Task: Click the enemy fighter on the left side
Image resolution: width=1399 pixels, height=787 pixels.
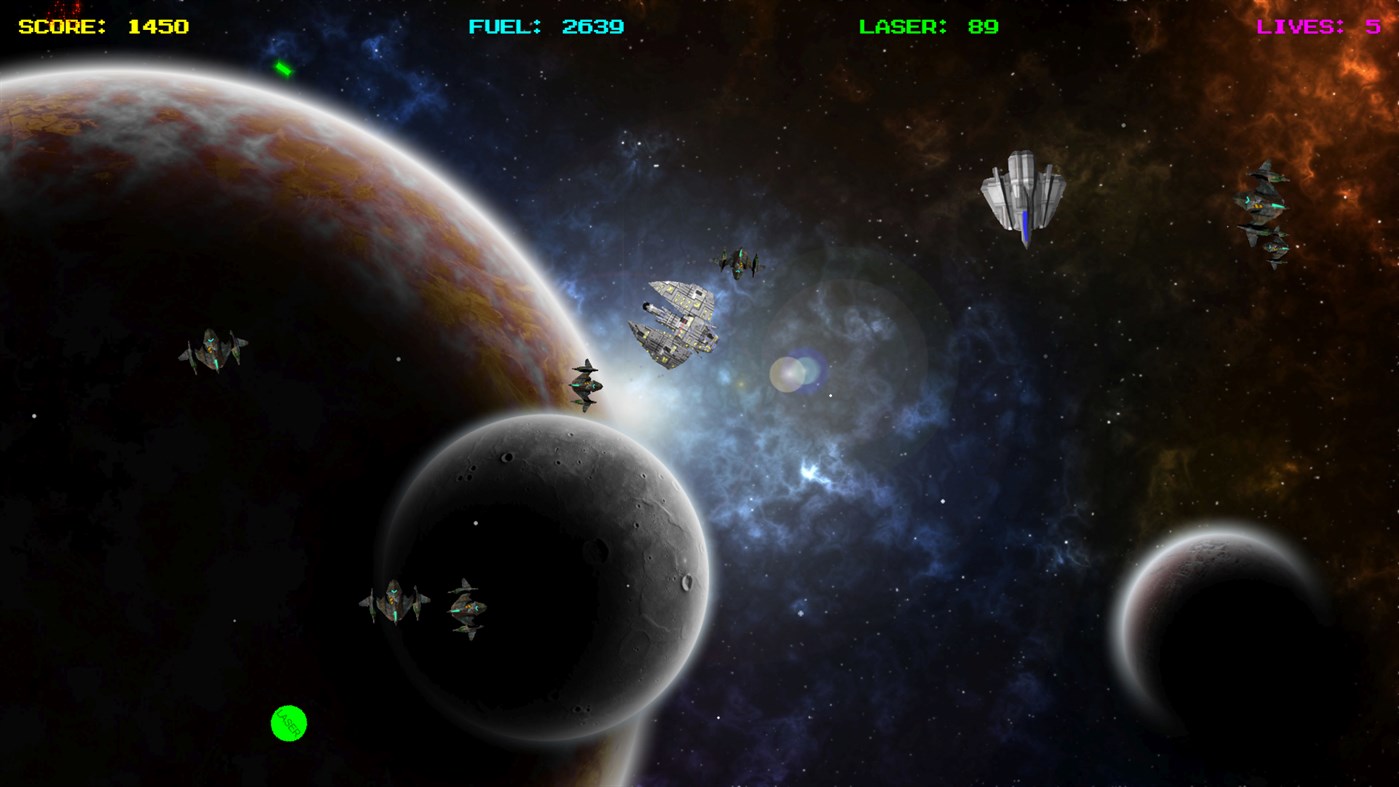Action: [x=215, y=345]
